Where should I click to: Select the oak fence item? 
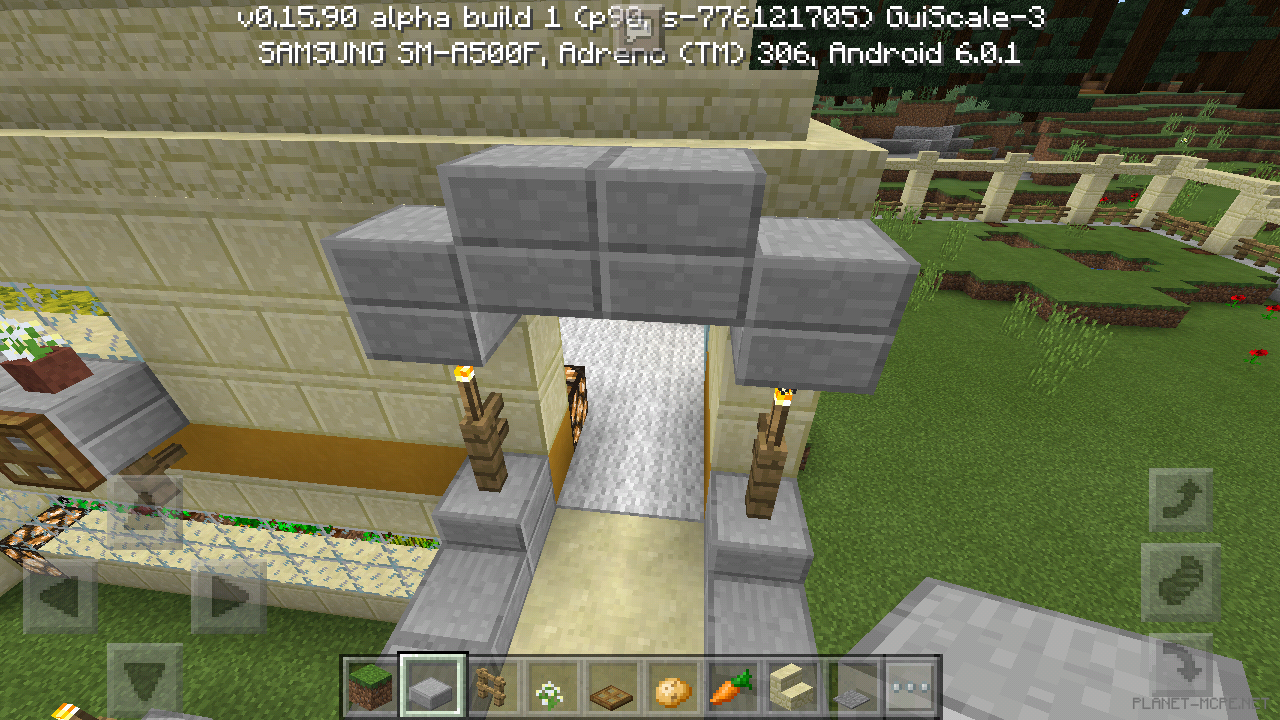(x=491, y=688)
